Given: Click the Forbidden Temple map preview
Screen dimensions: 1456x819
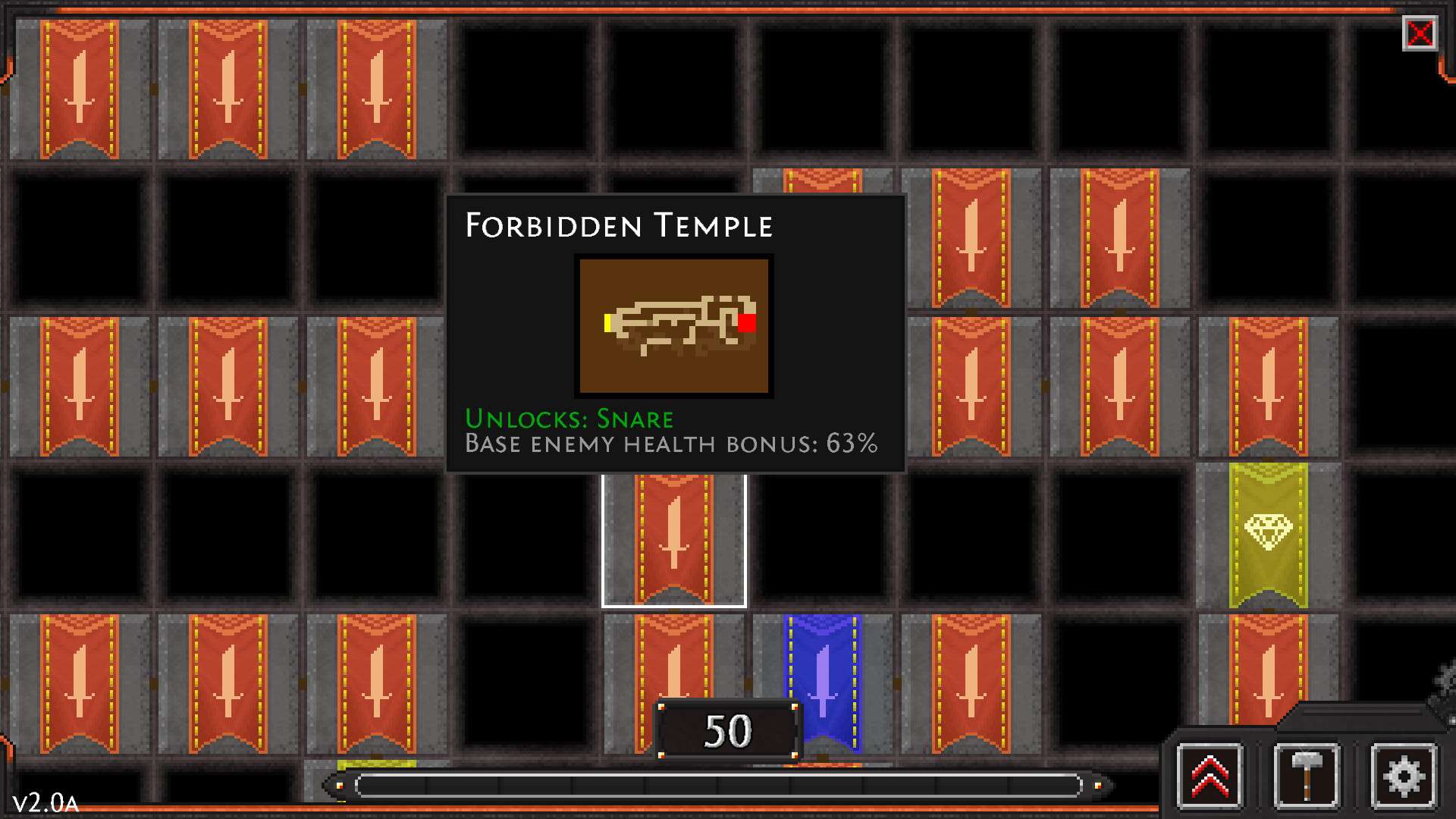Looking at the screenshot, I should click(x=673, y=325).
